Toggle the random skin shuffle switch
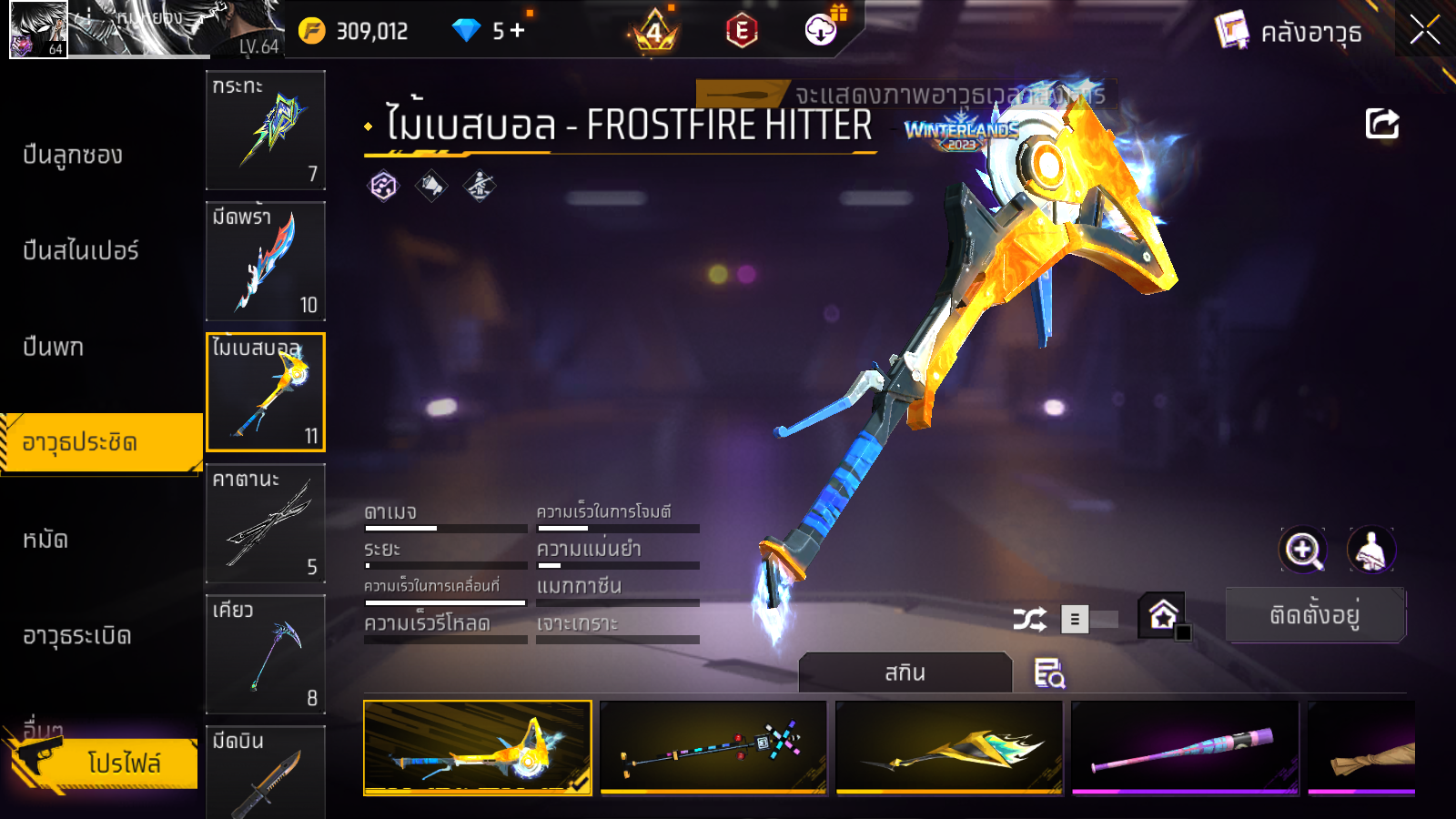1456x819 pixels. coord(1088,620)
